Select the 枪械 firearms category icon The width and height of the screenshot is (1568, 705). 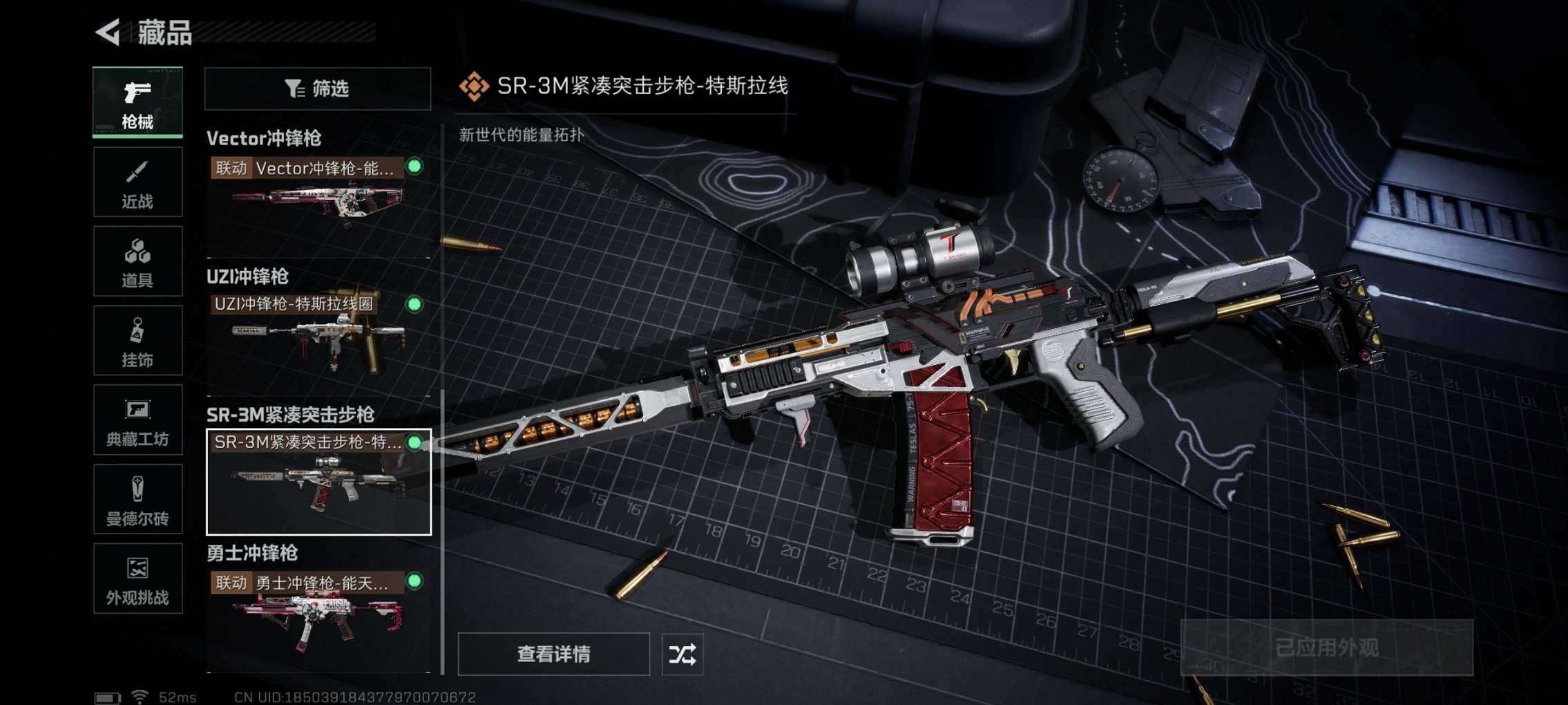[x=137, y=102]
